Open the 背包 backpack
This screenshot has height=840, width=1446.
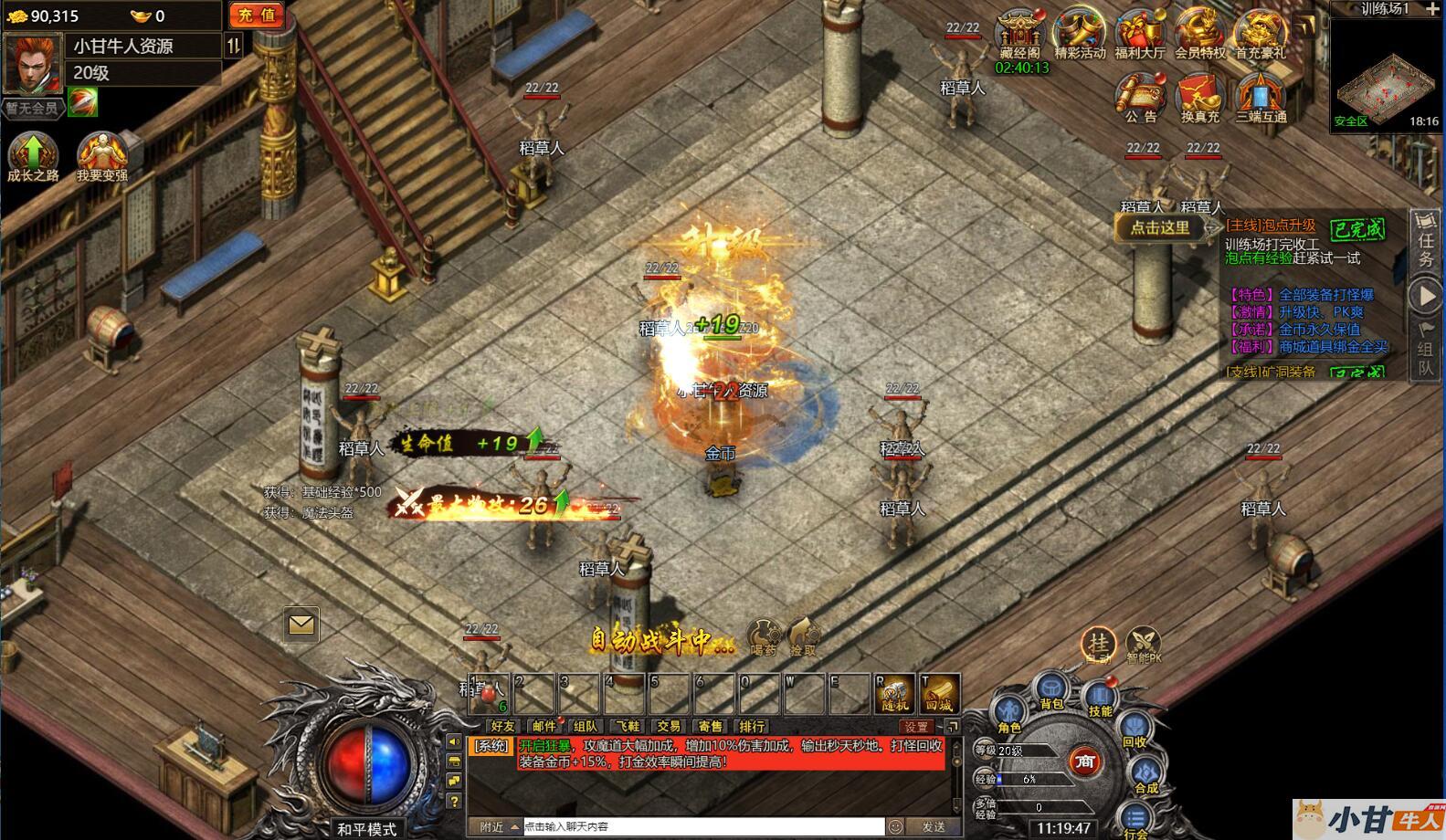pyautogui.click(x=1051, y=691)
